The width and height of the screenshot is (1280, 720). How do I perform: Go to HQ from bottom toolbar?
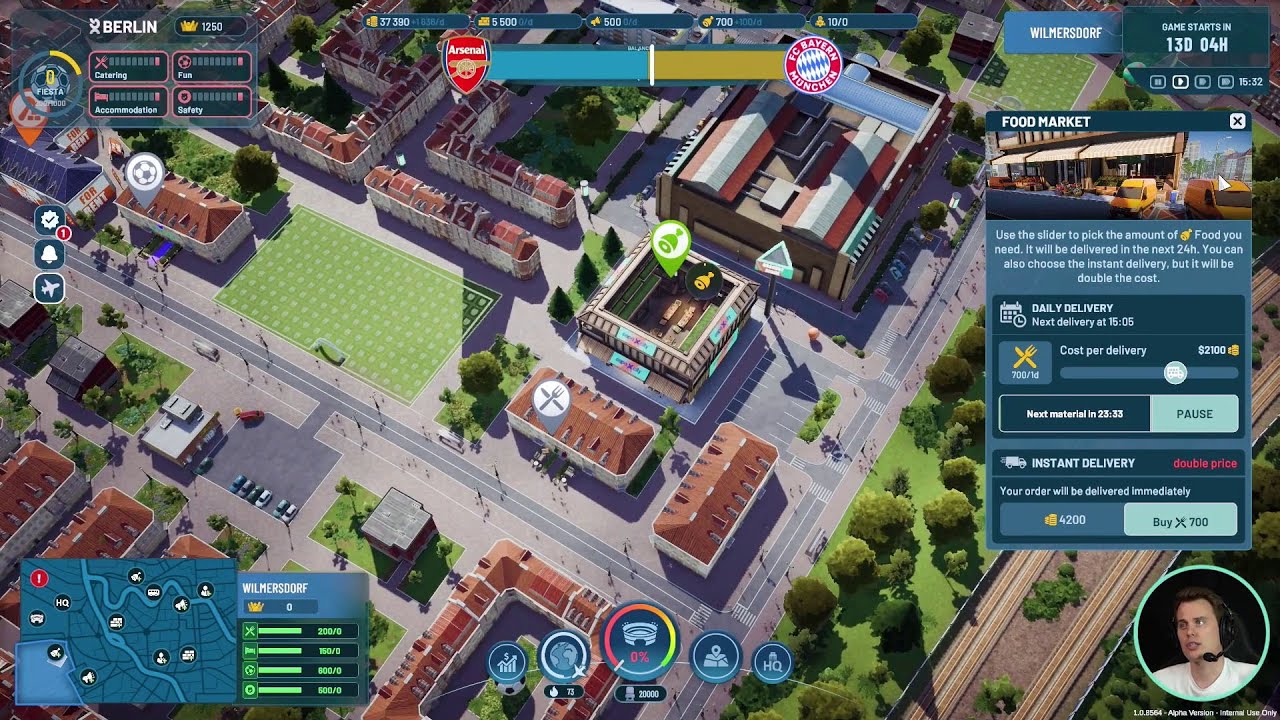(772, 663)
